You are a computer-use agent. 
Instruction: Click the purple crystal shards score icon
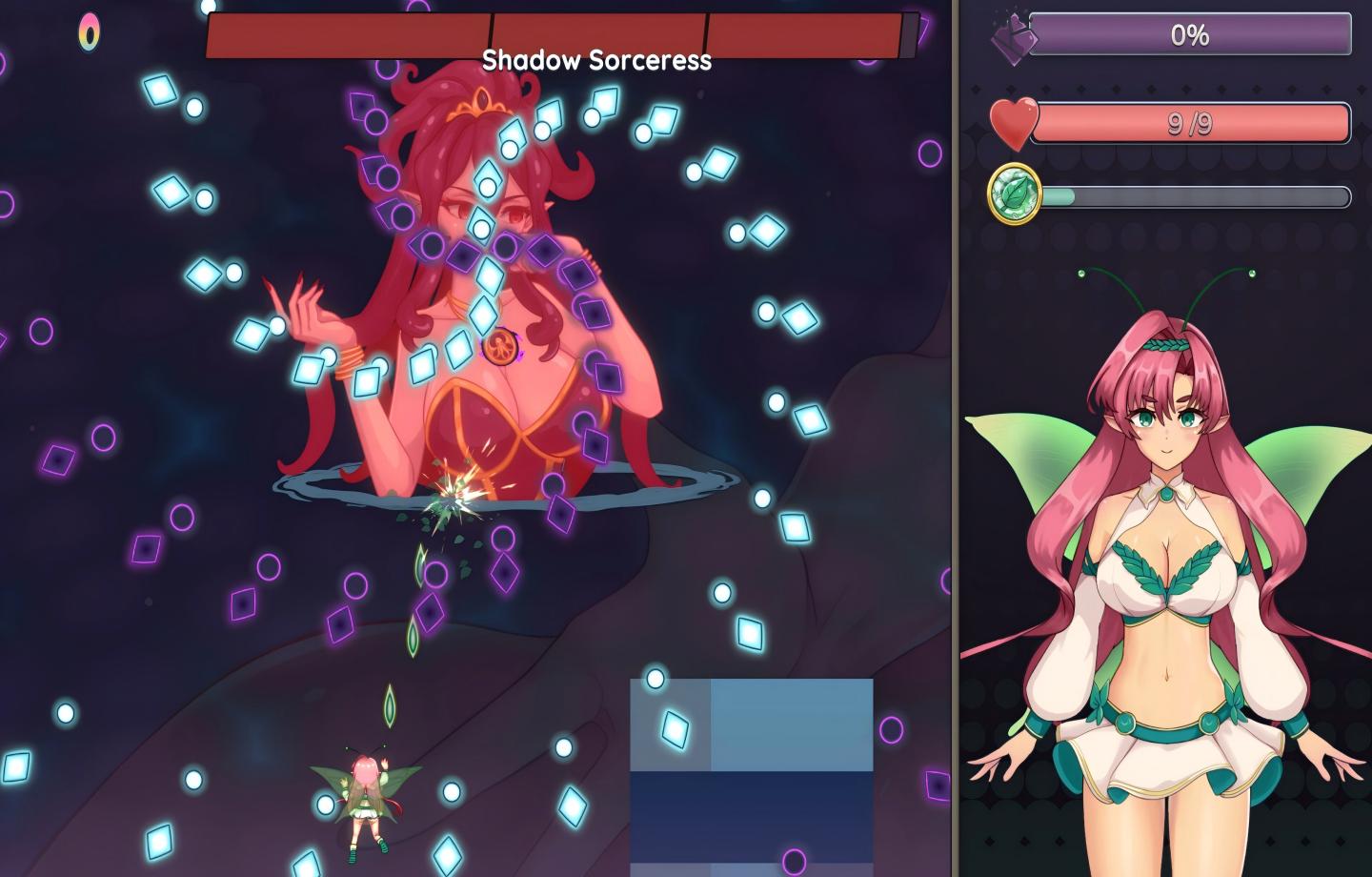(x=1014, y=36)
